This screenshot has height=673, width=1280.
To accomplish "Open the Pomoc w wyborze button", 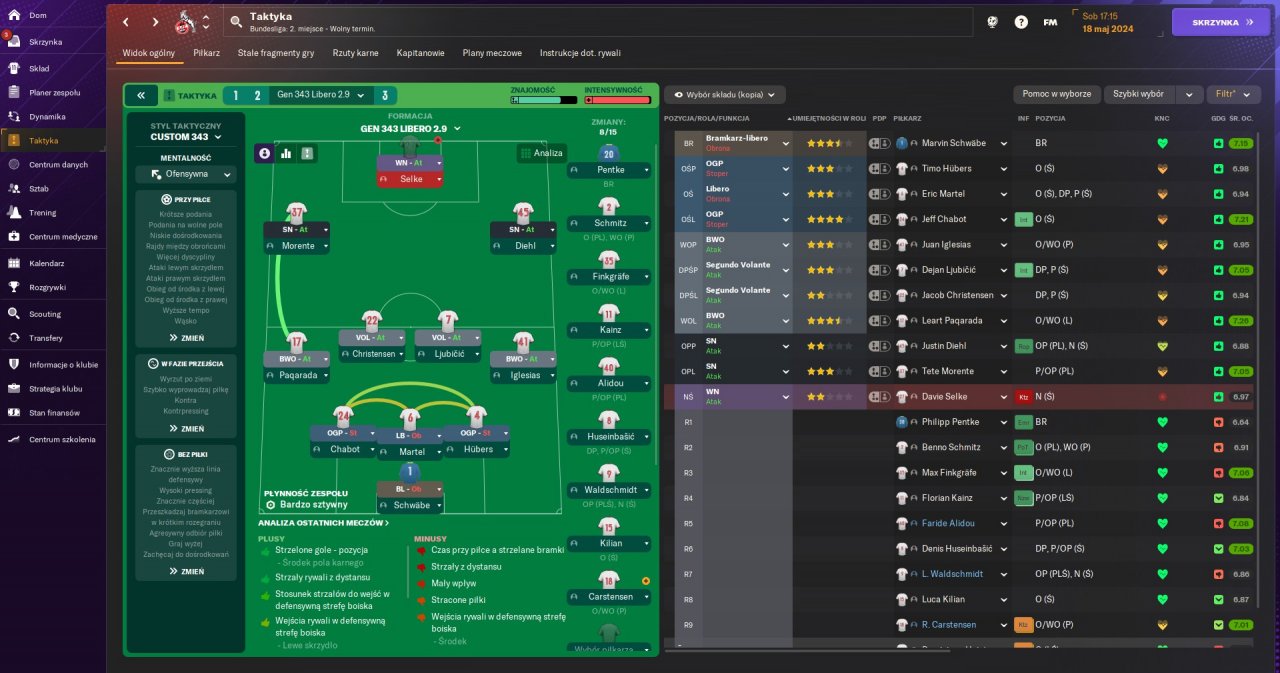I will click(1056, 94).
